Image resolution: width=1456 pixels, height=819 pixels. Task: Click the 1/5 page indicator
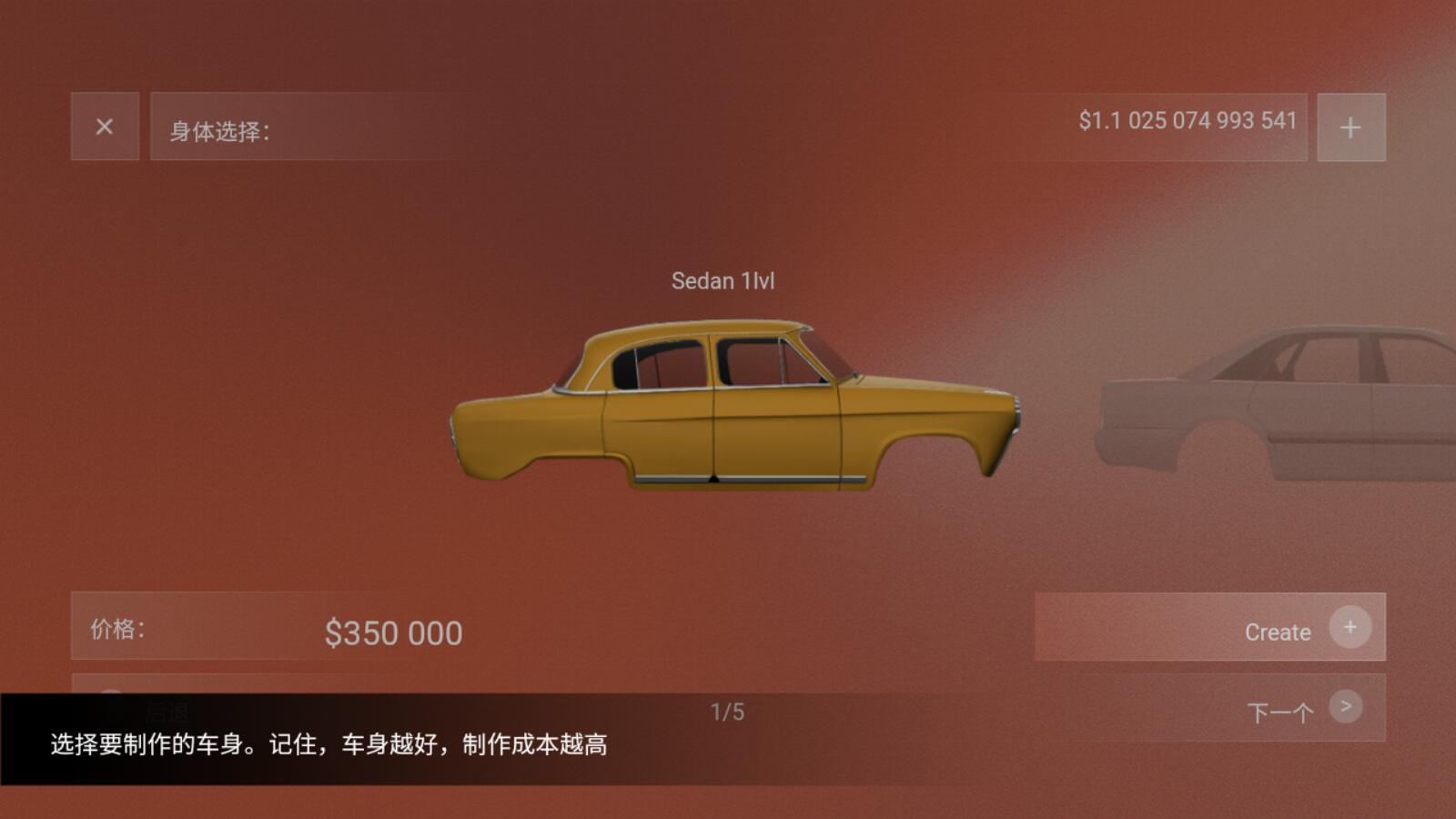click(x=727, y=711)
